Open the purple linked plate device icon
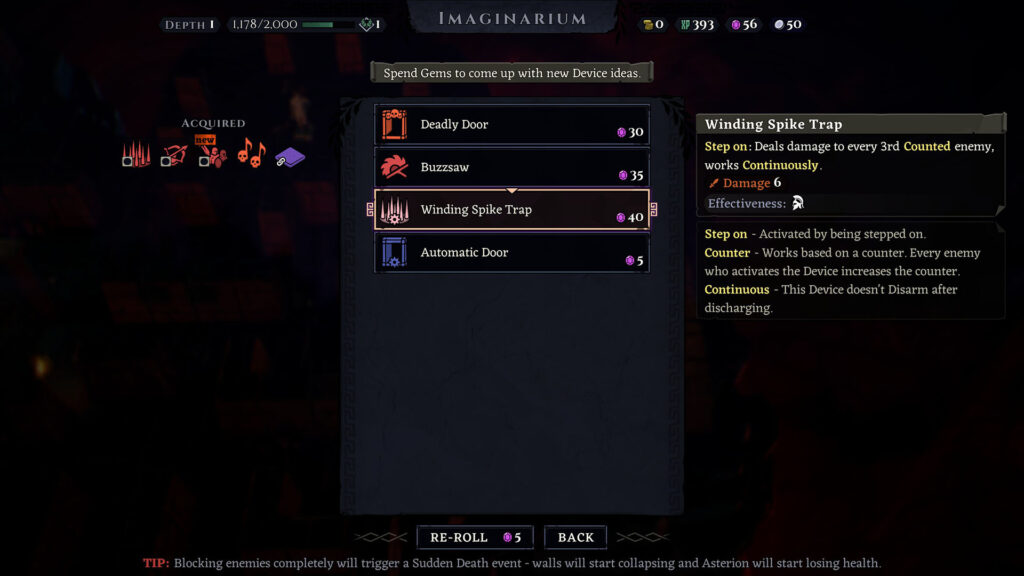The height and width of the screenshot is (576, 1024). 289,156
